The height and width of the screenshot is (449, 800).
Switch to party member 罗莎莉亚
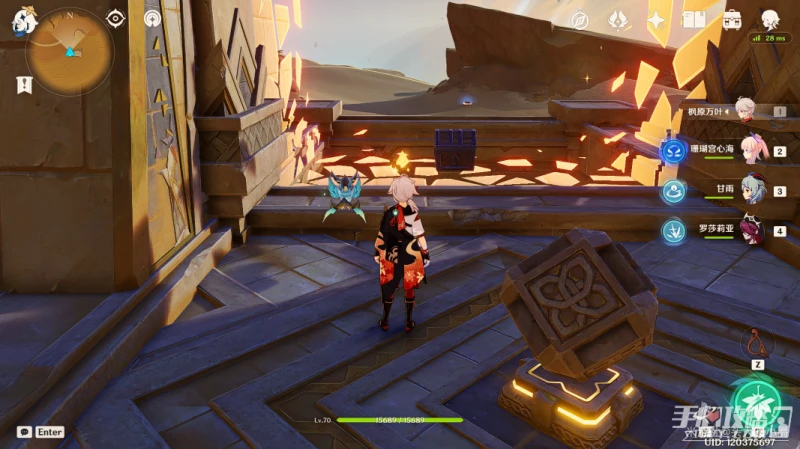[752, 231]
